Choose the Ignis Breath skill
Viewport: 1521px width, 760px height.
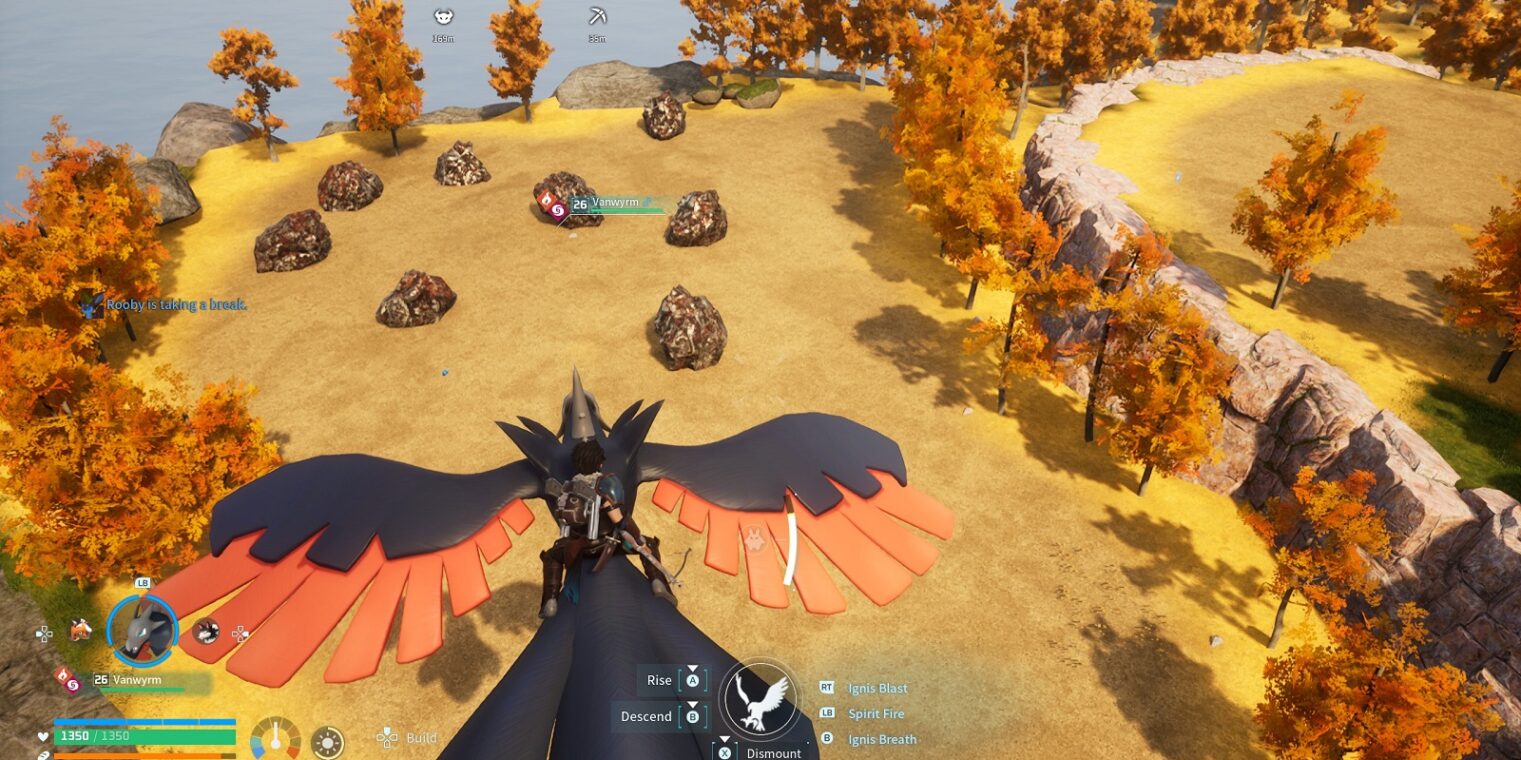tap(882, 740)
